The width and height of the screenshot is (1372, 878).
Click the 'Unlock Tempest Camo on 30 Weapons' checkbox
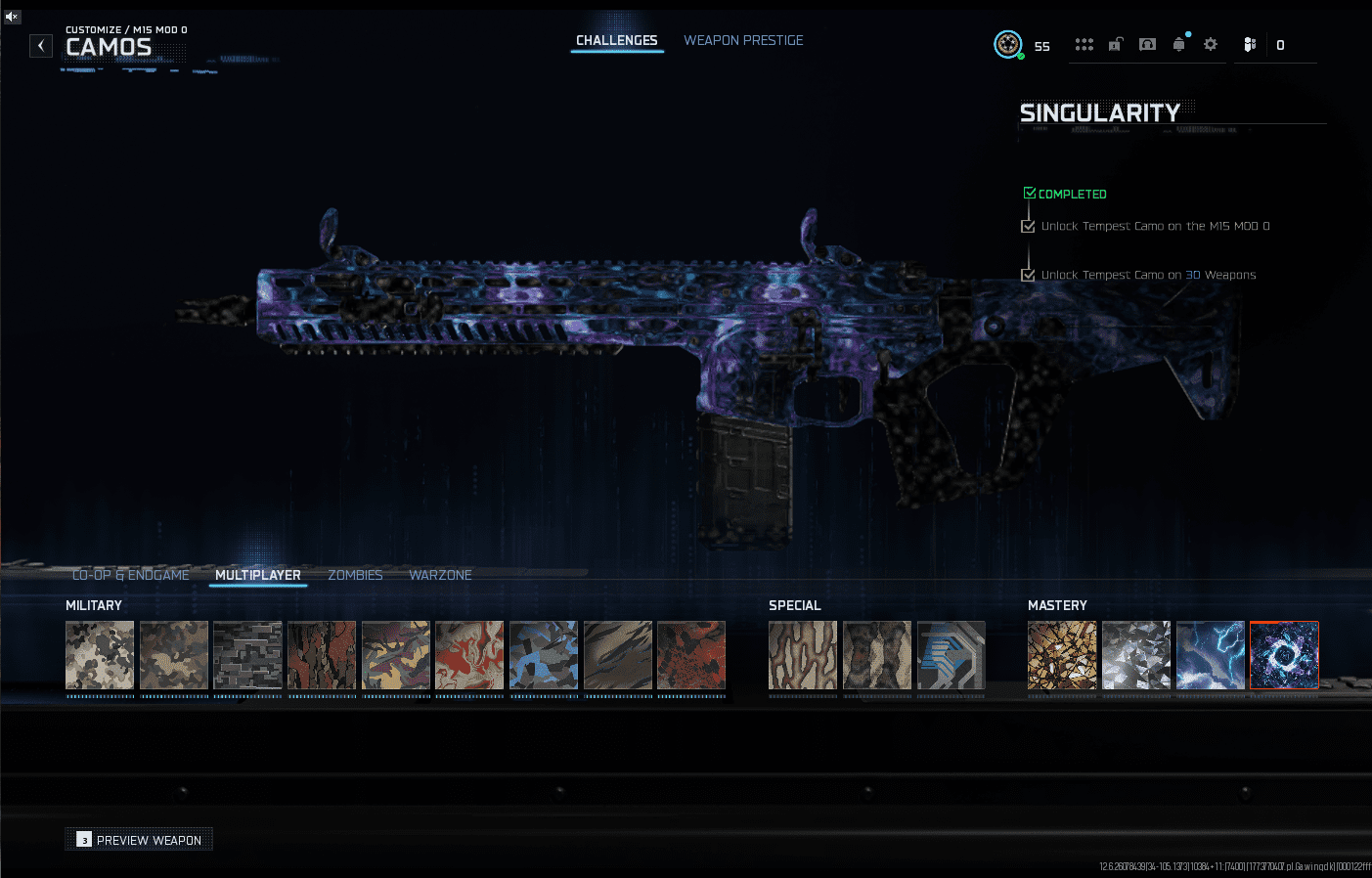tap(1028, 275)
